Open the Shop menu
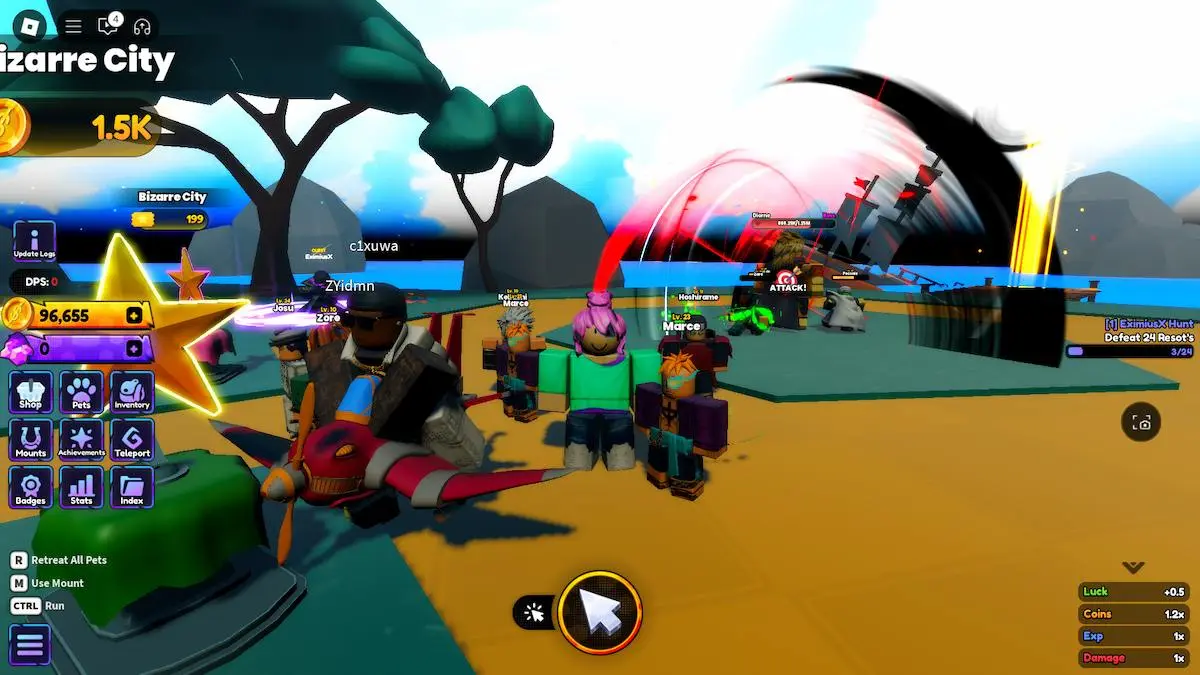This screenshot has width=1200, height=675. [31, 392]
